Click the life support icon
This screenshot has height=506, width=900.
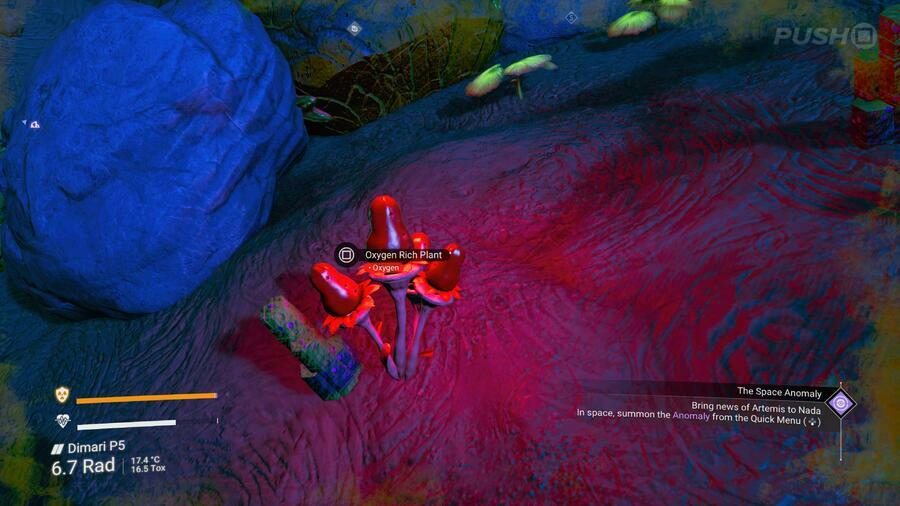[x=61, y=421]
